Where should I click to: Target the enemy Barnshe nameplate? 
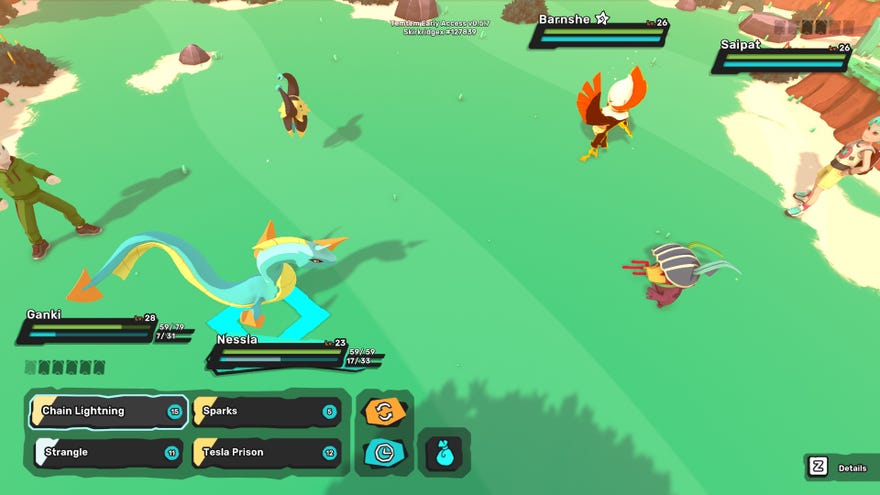(x=600, y=33)
